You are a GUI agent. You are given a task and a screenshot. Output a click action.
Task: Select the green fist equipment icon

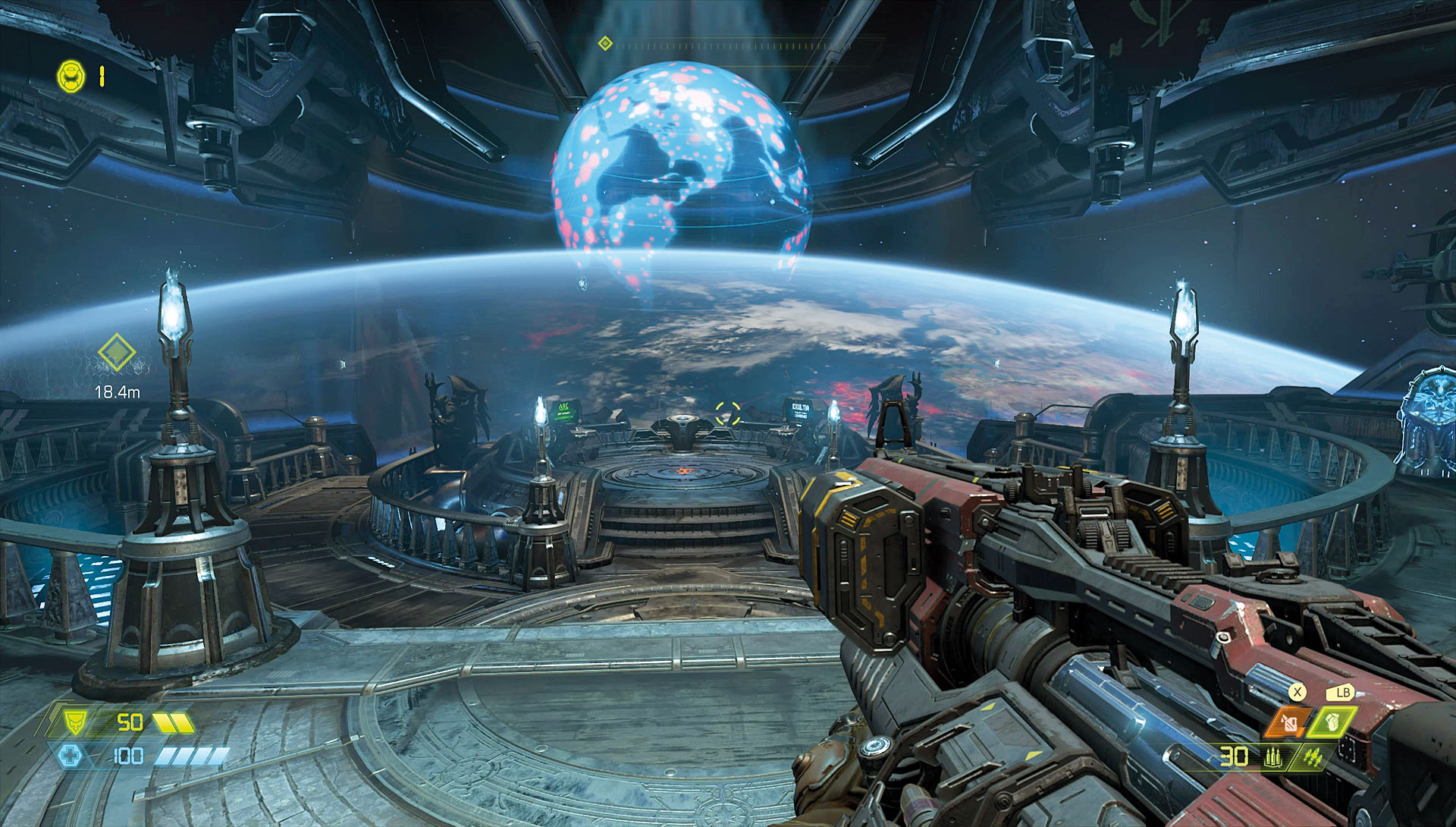[x=1332, y=720]
